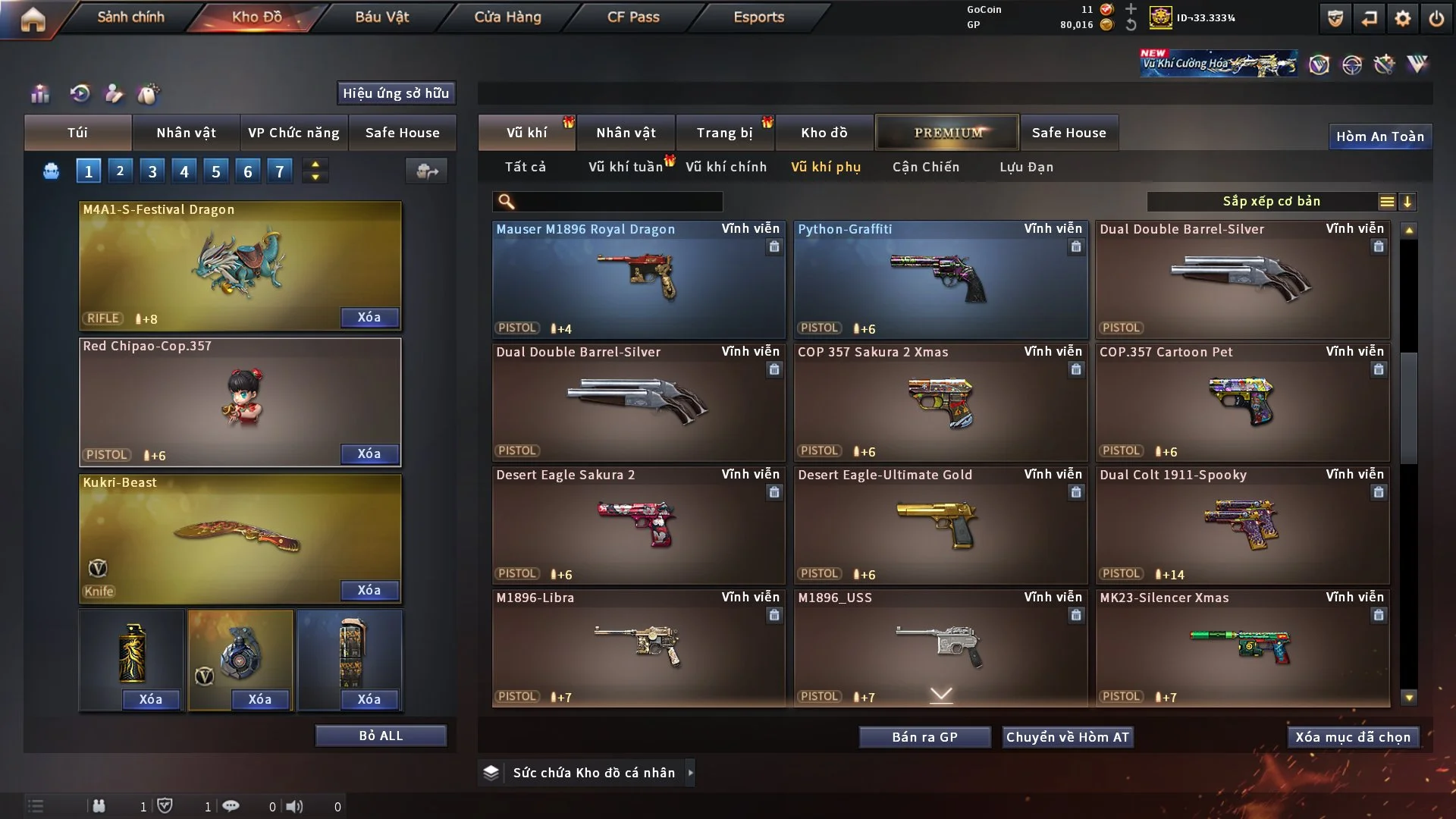The height and width of the screenshot is (819, 1456).
Task: Select bag number 3
Action: [x=152, y=171]
